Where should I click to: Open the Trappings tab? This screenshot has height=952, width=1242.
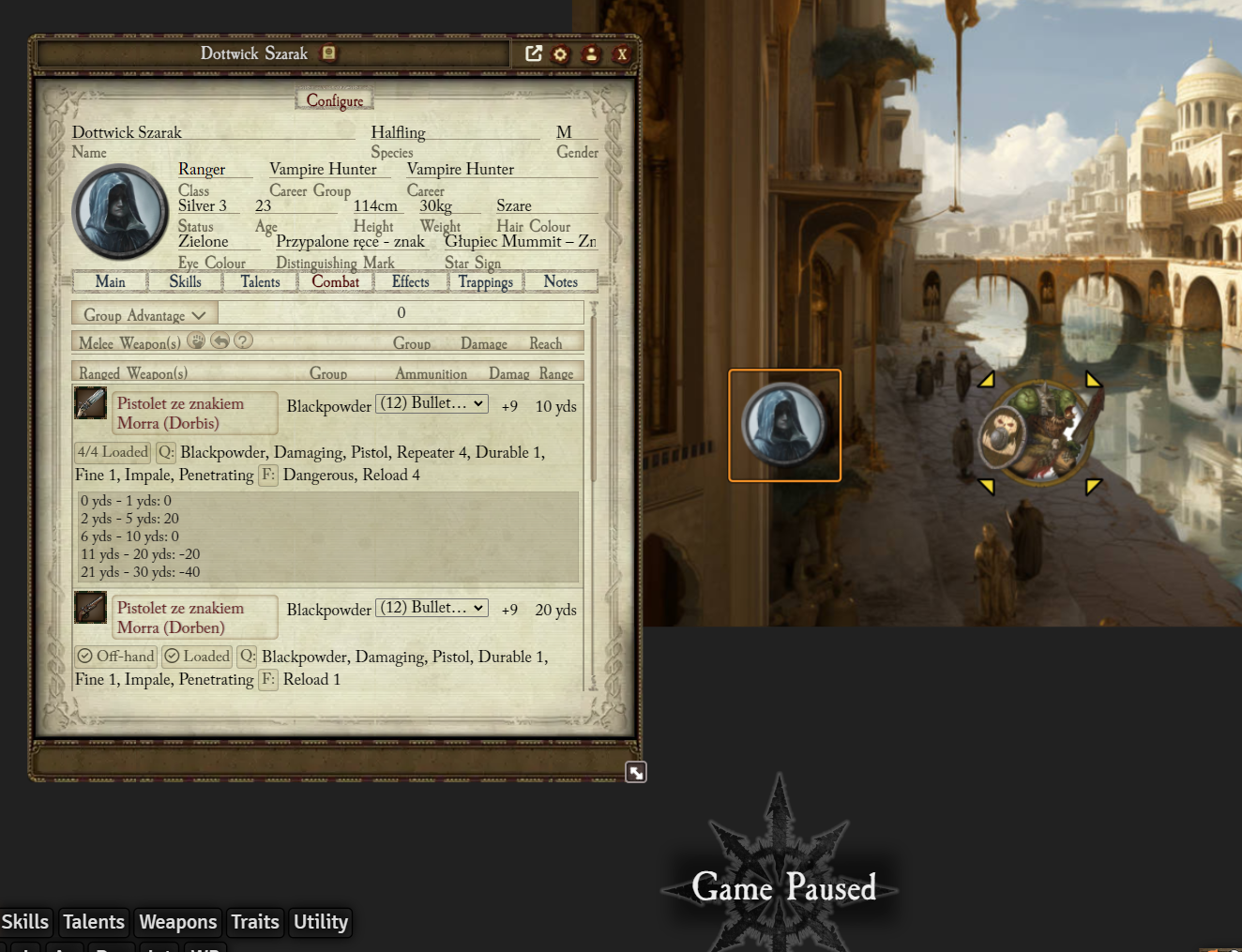click(486, 281)
